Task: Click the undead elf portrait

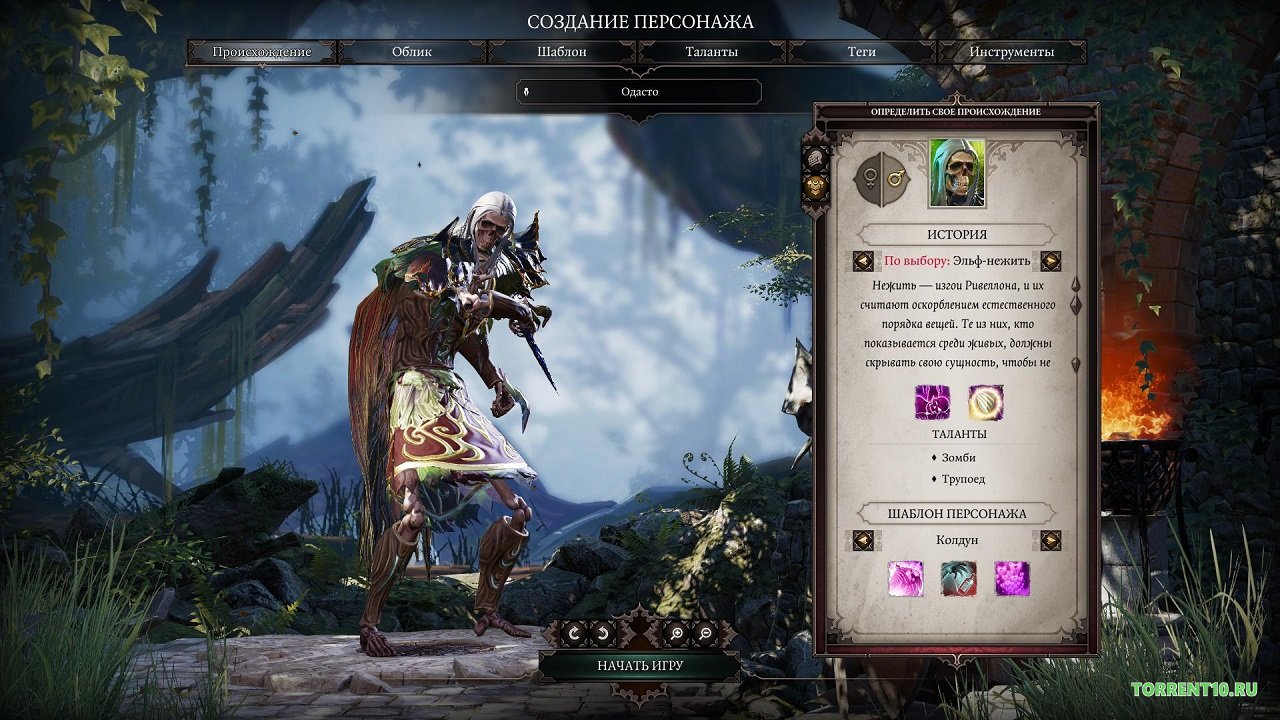Action: [957, 173]
